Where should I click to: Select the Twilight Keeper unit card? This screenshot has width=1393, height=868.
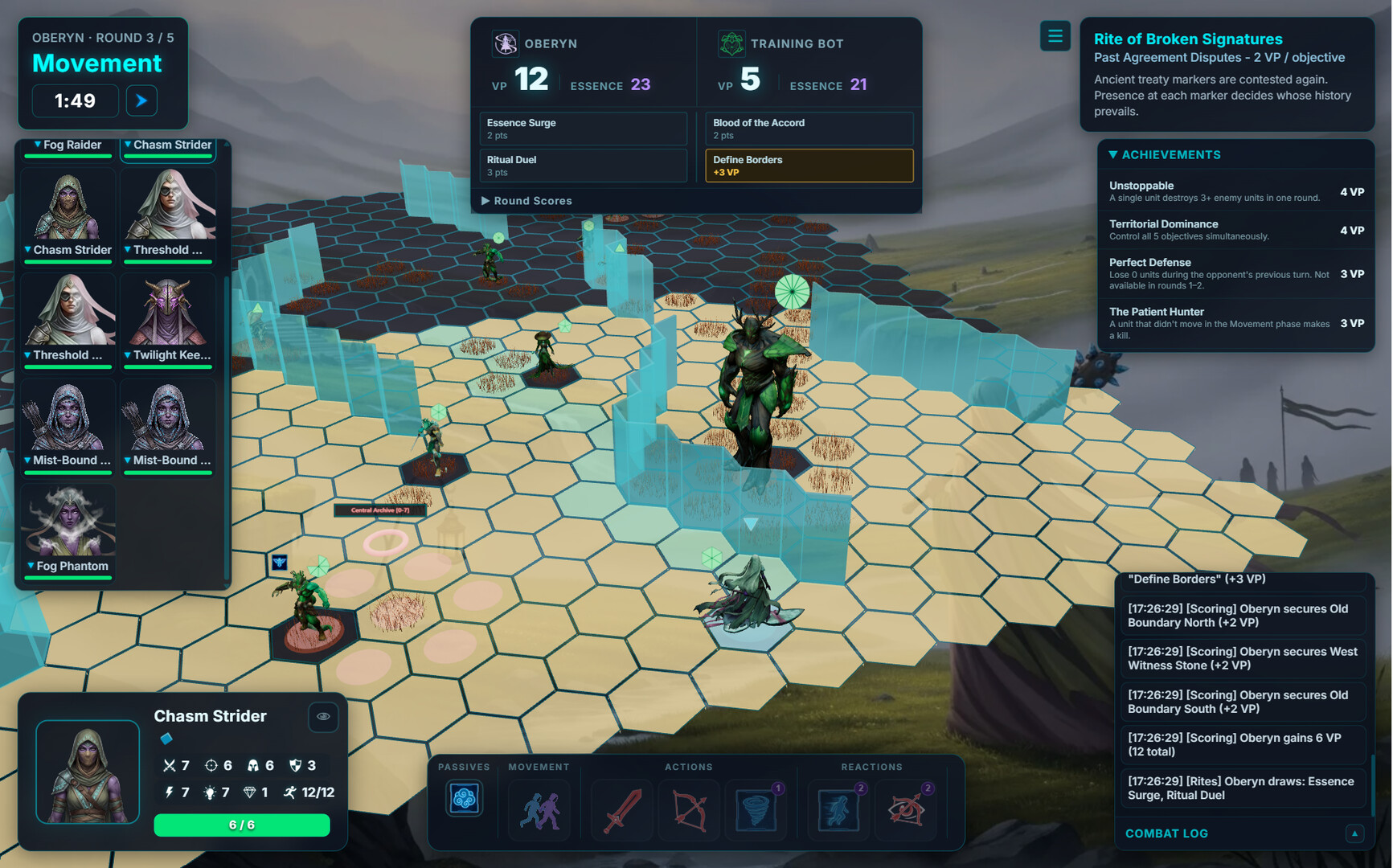168,321
